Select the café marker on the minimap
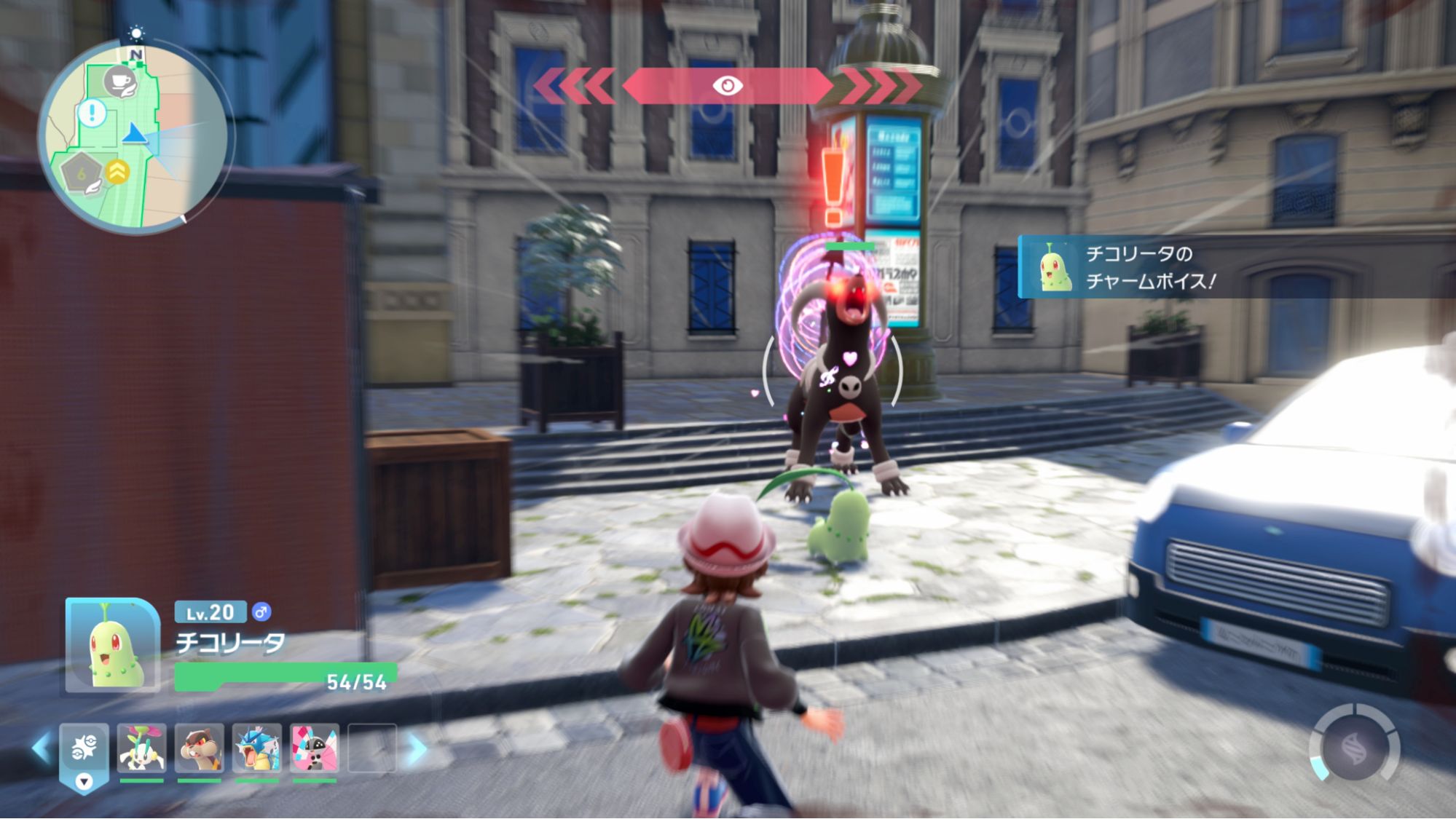 point(119,81)
